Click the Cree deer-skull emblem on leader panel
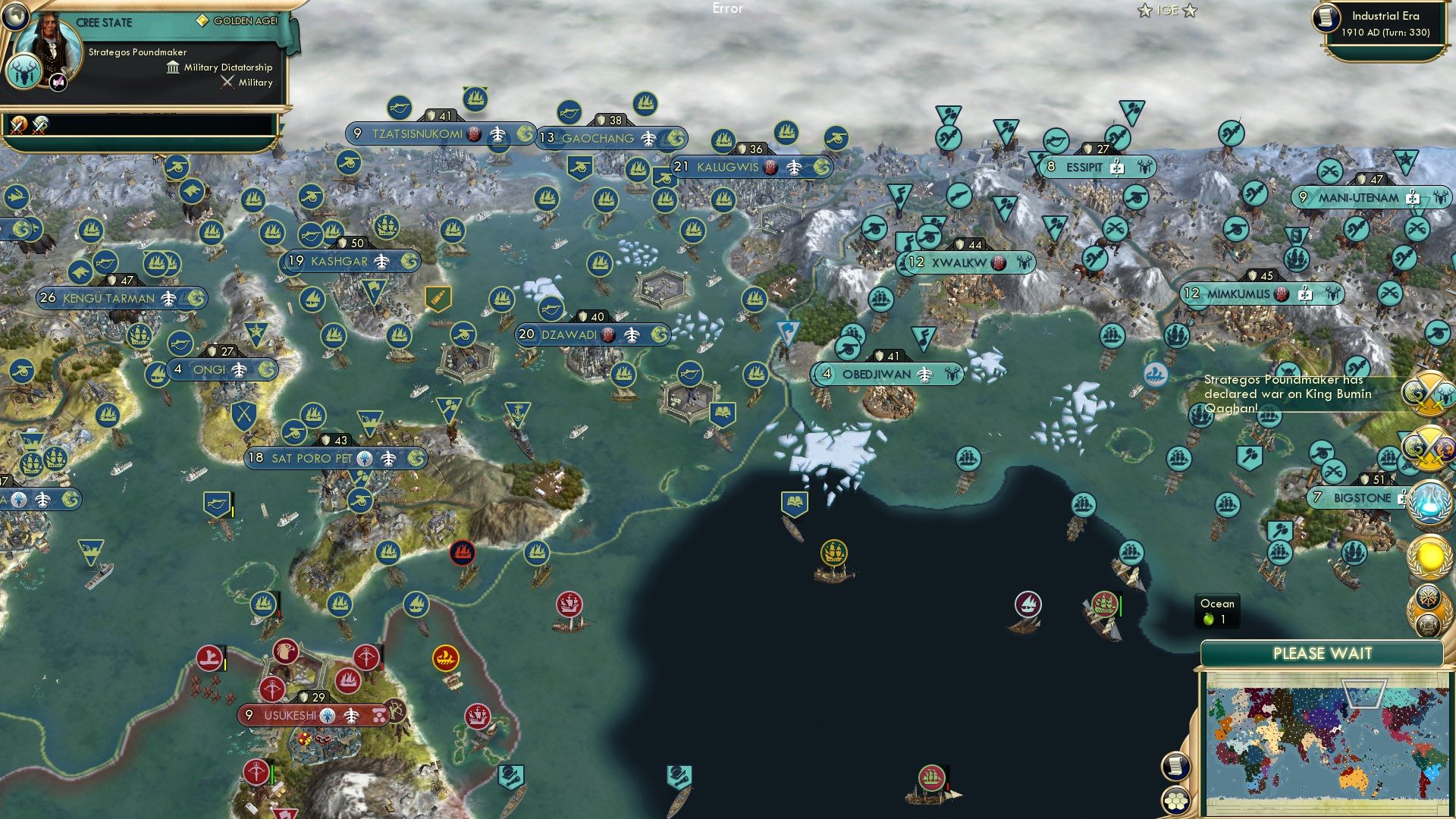This screenshot has height=819, width=1456. (x=24, y=71)
